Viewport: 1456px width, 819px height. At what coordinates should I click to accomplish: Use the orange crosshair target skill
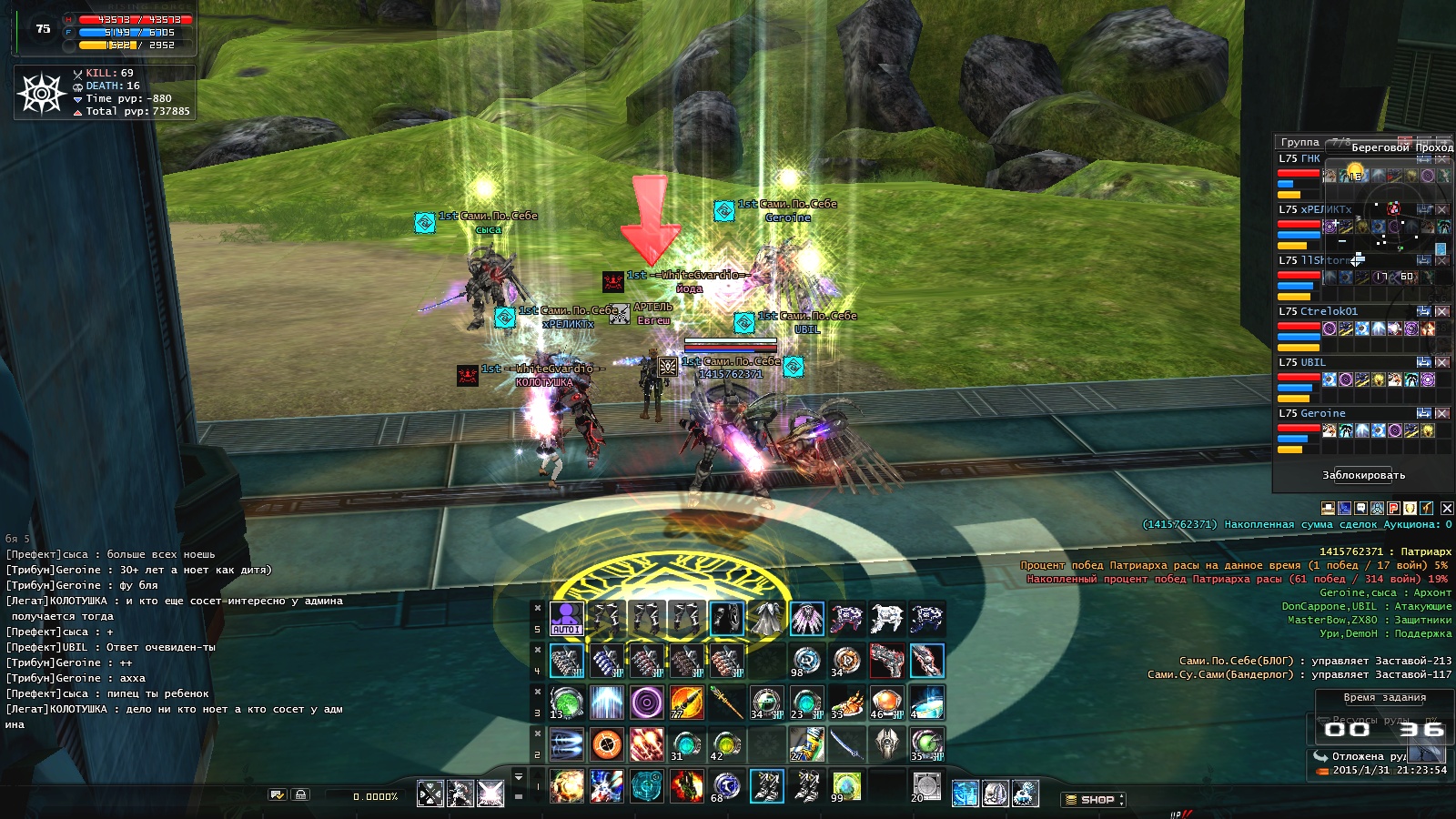pos(607,744)
